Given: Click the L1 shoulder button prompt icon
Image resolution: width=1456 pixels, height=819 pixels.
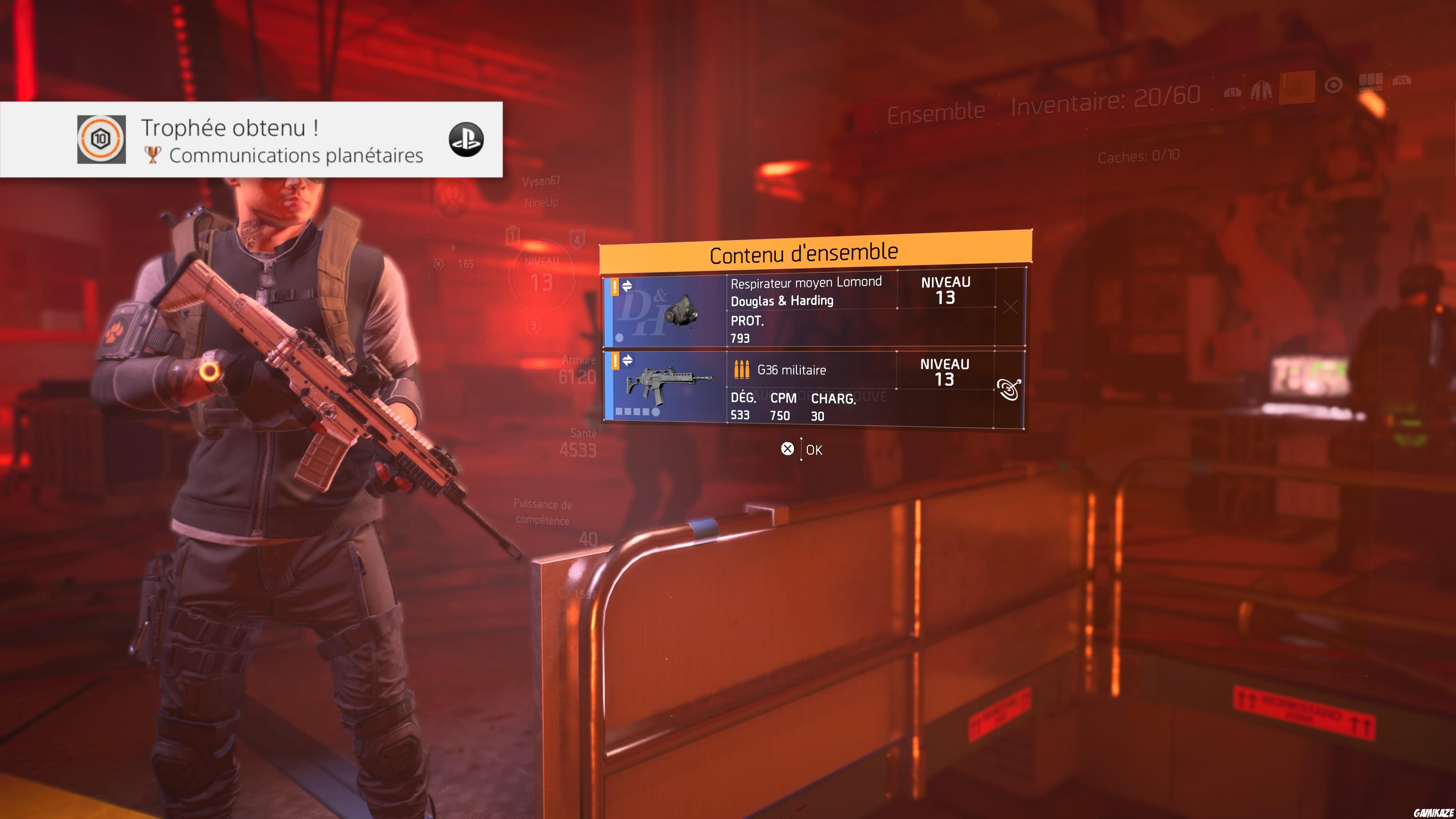Looking at the screenshot, I should click(1232, 92).
